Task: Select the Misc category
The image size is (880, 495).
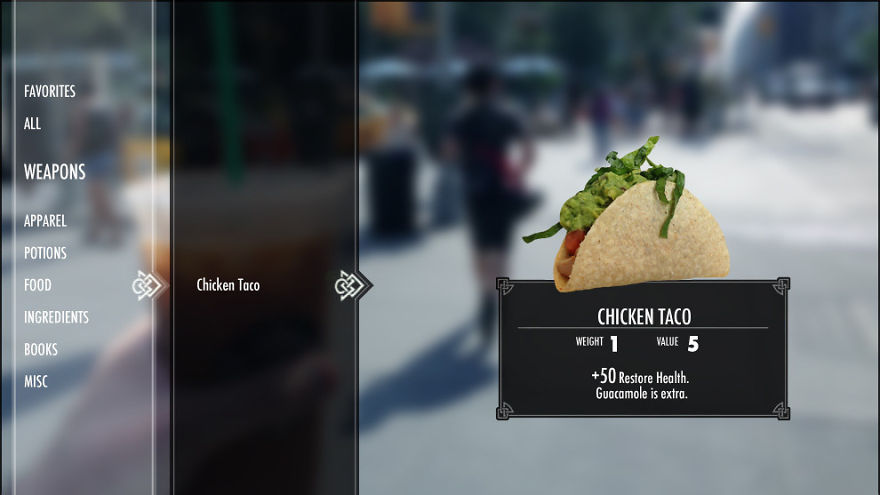Action: click(x=36, y=381)
